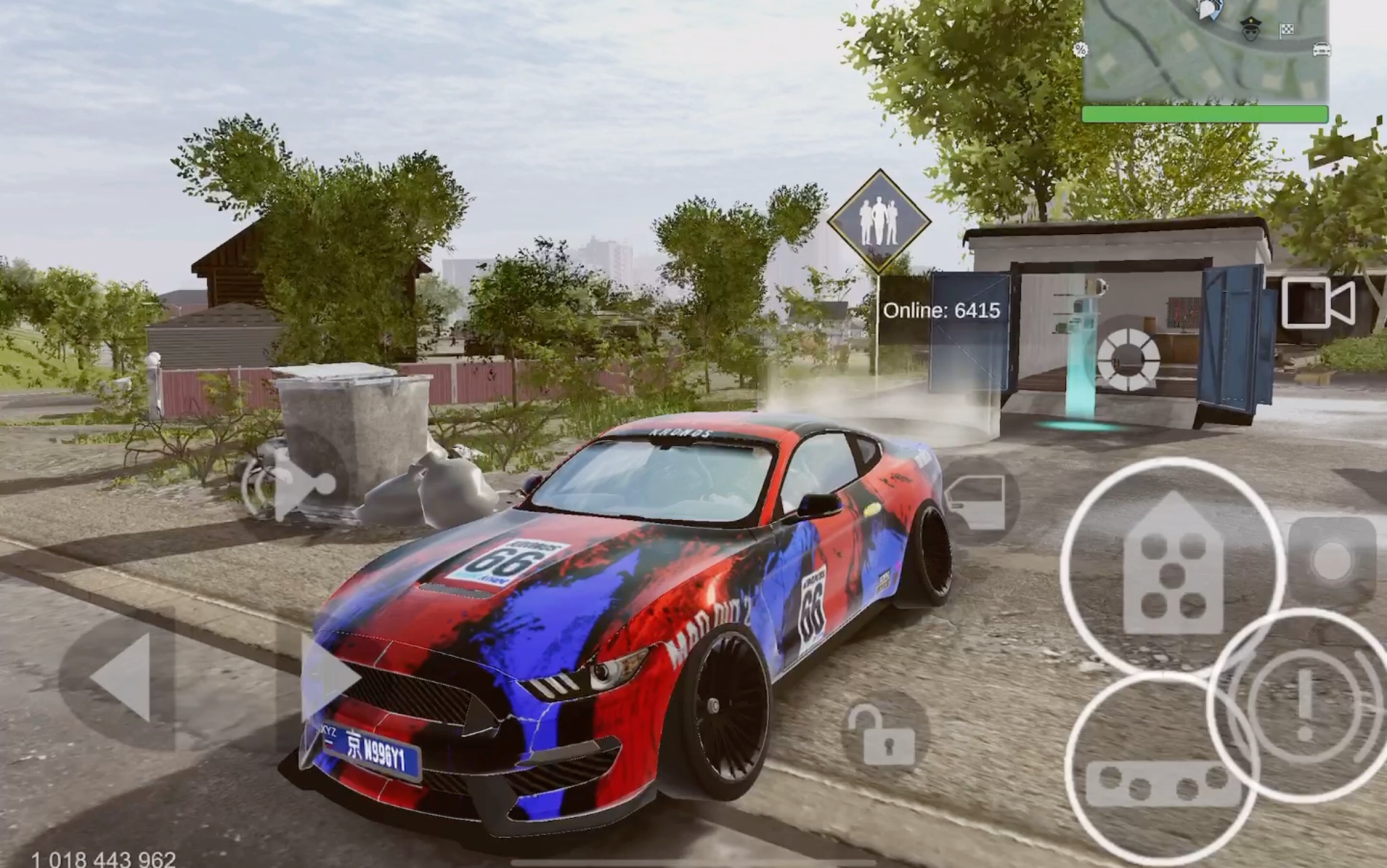Viewport: 1387px width, 868px height.
Task: Tap the round dot button at right edge
Action: (1332, 561)
